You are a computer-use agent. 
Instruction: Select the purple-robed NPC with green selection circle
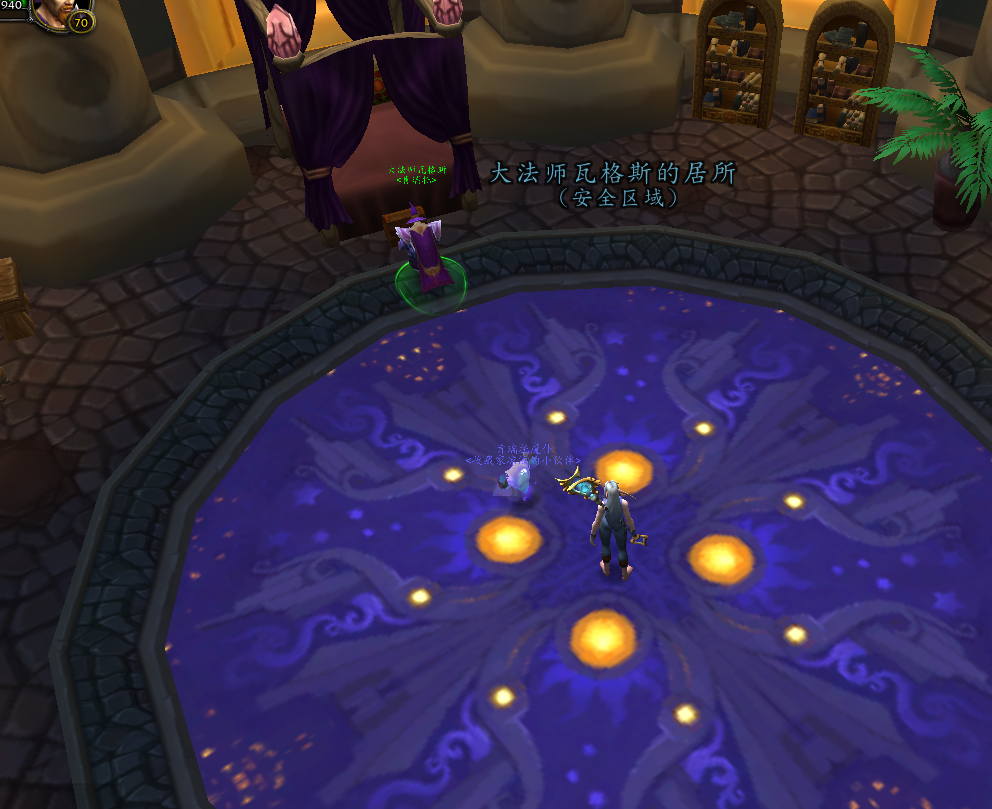(x=429, y=254)
